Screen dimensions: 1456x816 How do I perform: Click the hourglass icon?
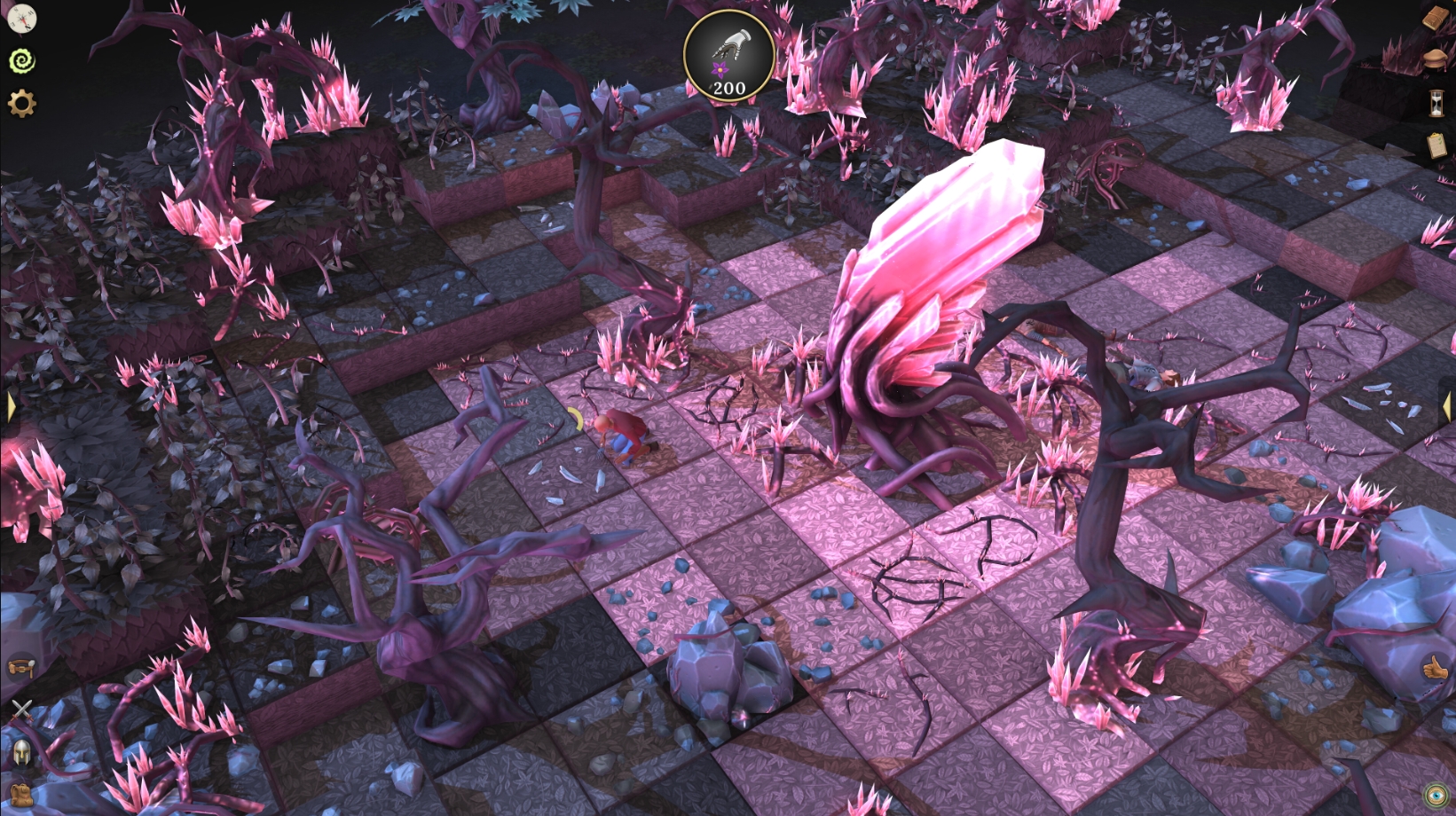(x=1436, y=103)
